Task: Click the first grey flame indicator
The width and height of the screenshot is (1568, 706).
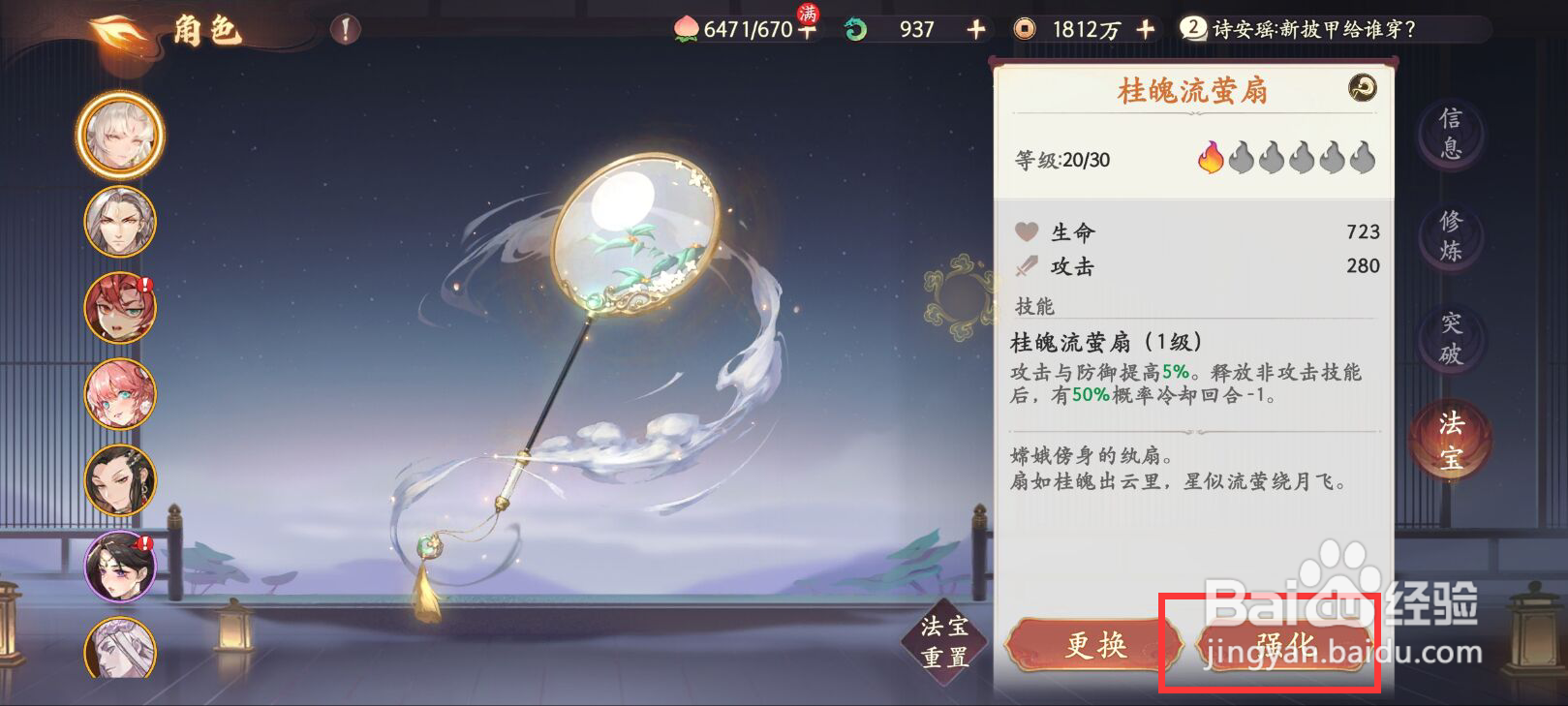Action: 1241,157
